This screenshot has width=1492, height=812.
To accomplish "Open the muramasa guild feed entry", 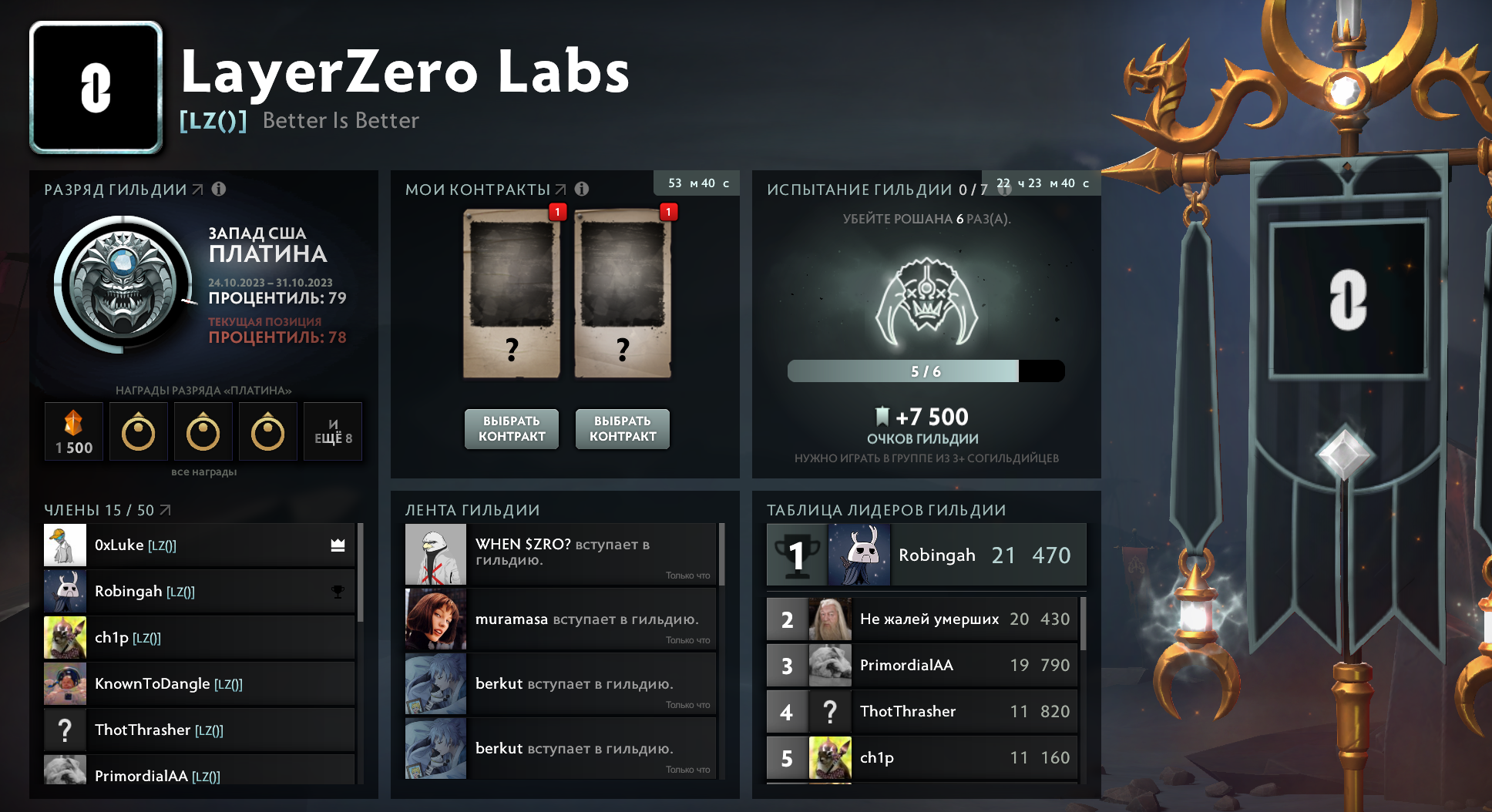I will (561, 620).
